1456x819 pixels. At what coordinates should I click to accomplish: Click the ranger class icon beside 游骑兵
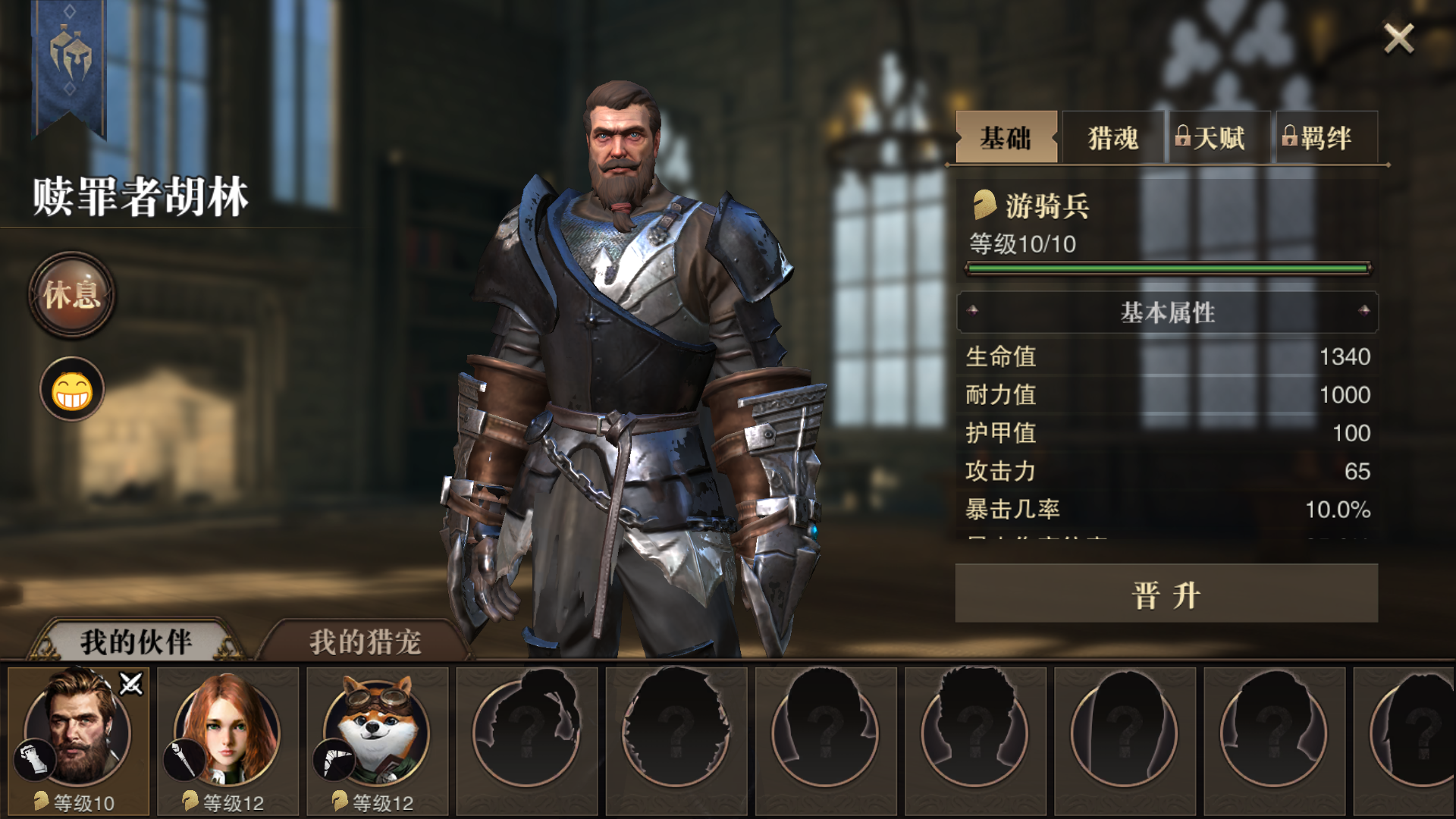coord(985,203)
